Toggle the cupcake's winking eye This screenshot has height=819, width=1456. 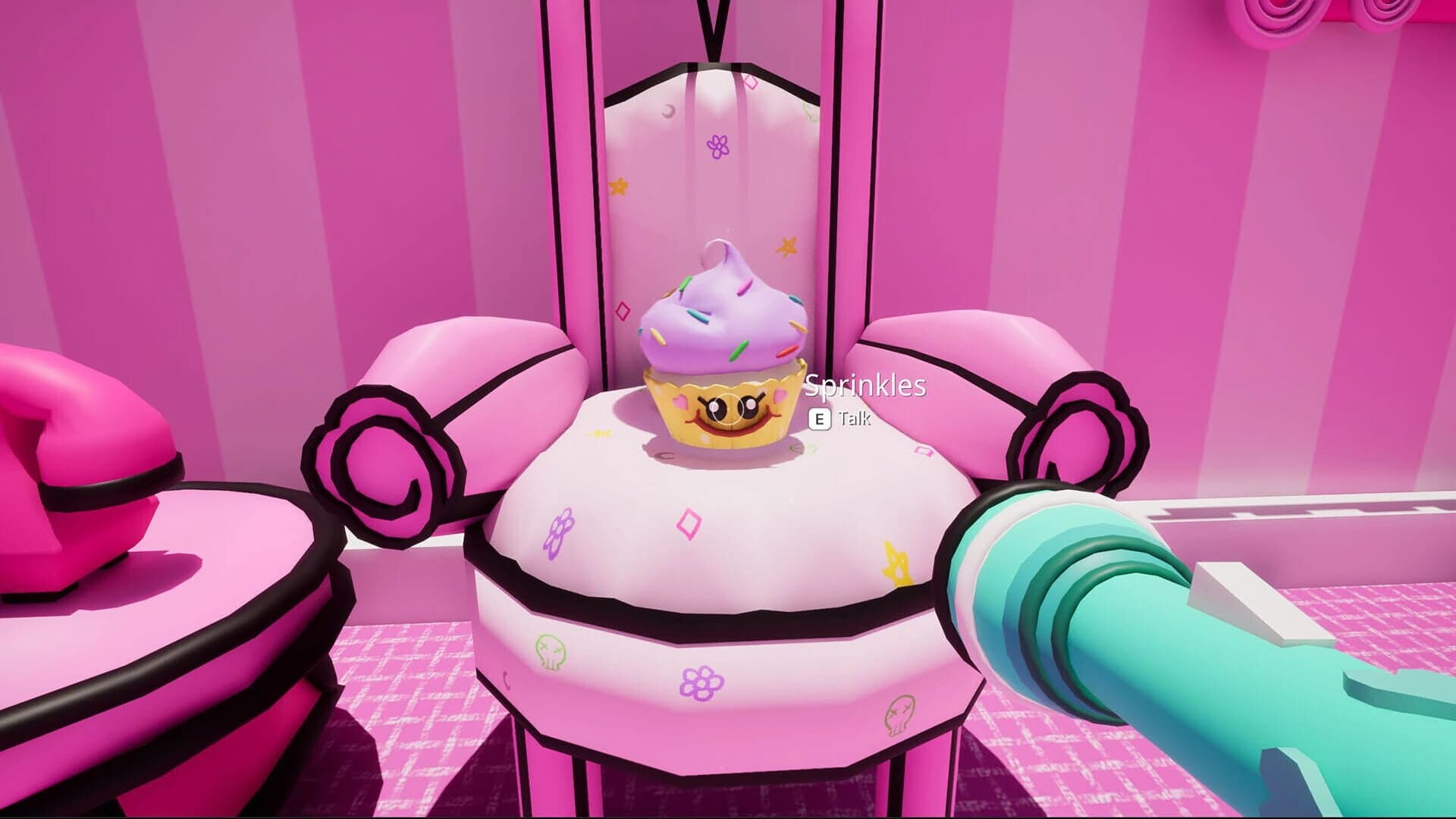717,407
